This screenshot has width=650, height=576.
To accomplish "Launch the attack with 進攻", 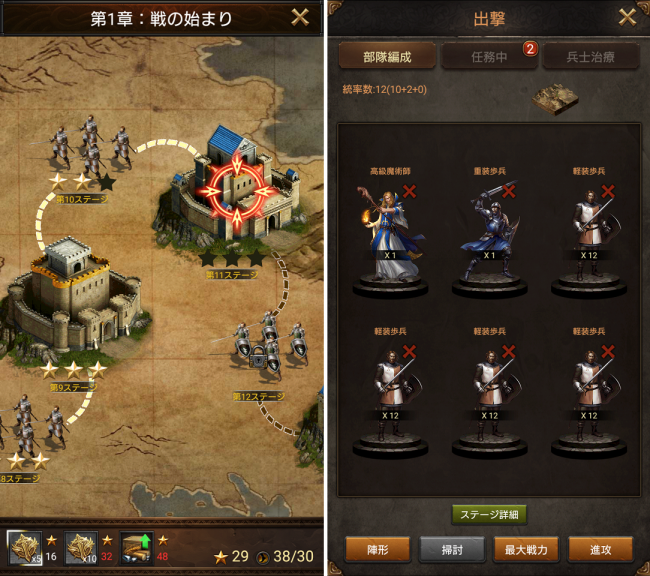I will pyautogui.click(x=600, y=548).
